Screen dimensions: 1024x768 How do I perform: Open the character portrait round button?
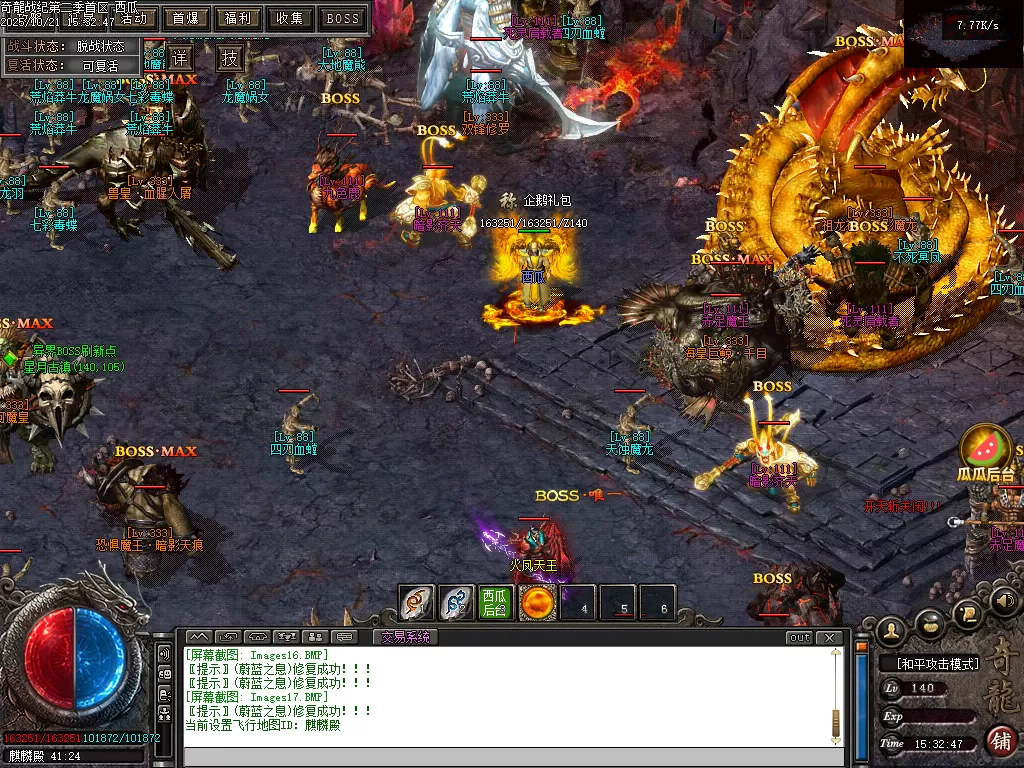(x=890, y=629)
